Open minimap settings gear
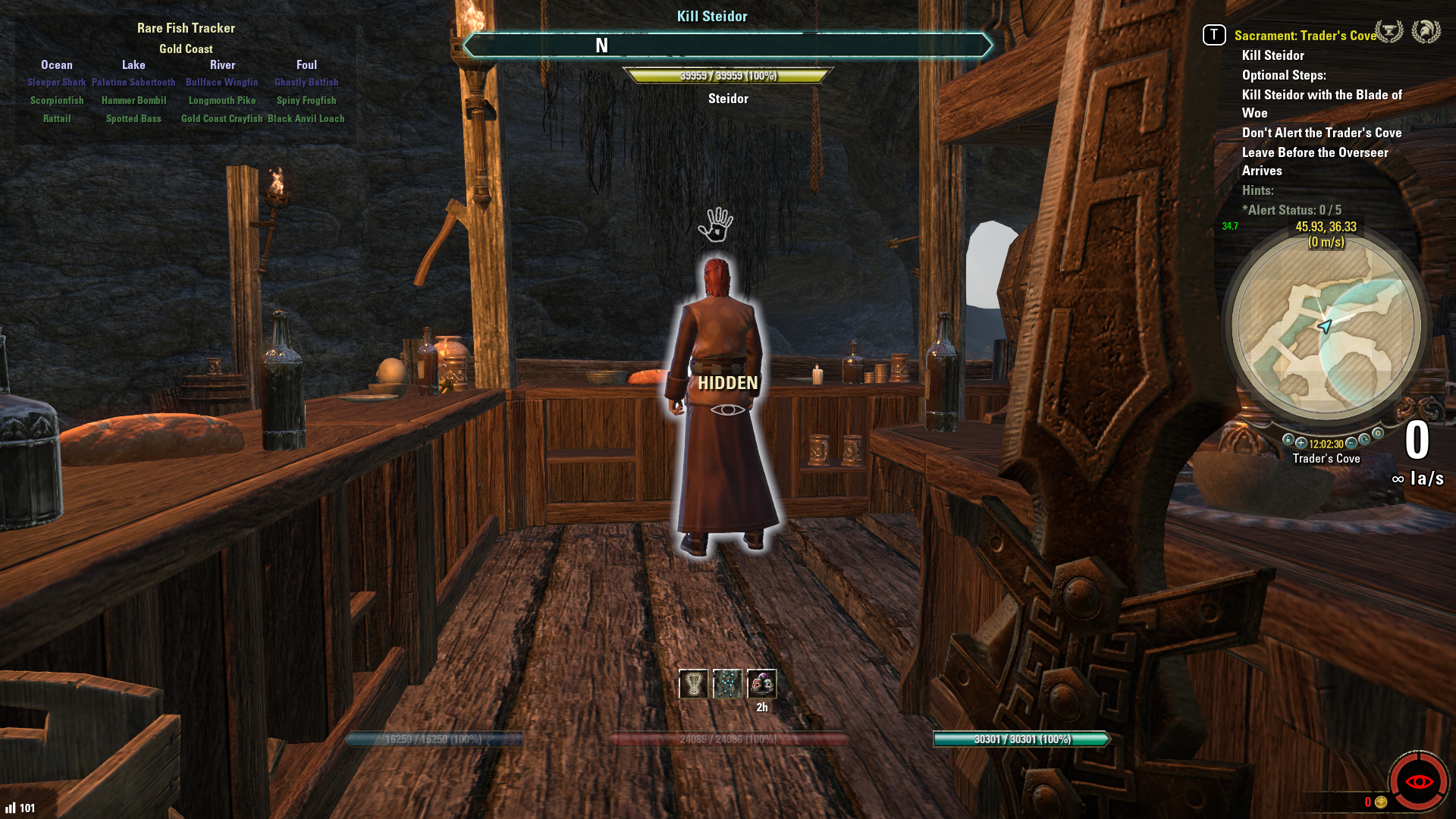The width and height of the screenshot is (1456, 819). pyautogui.click(x=1378, y=434)
